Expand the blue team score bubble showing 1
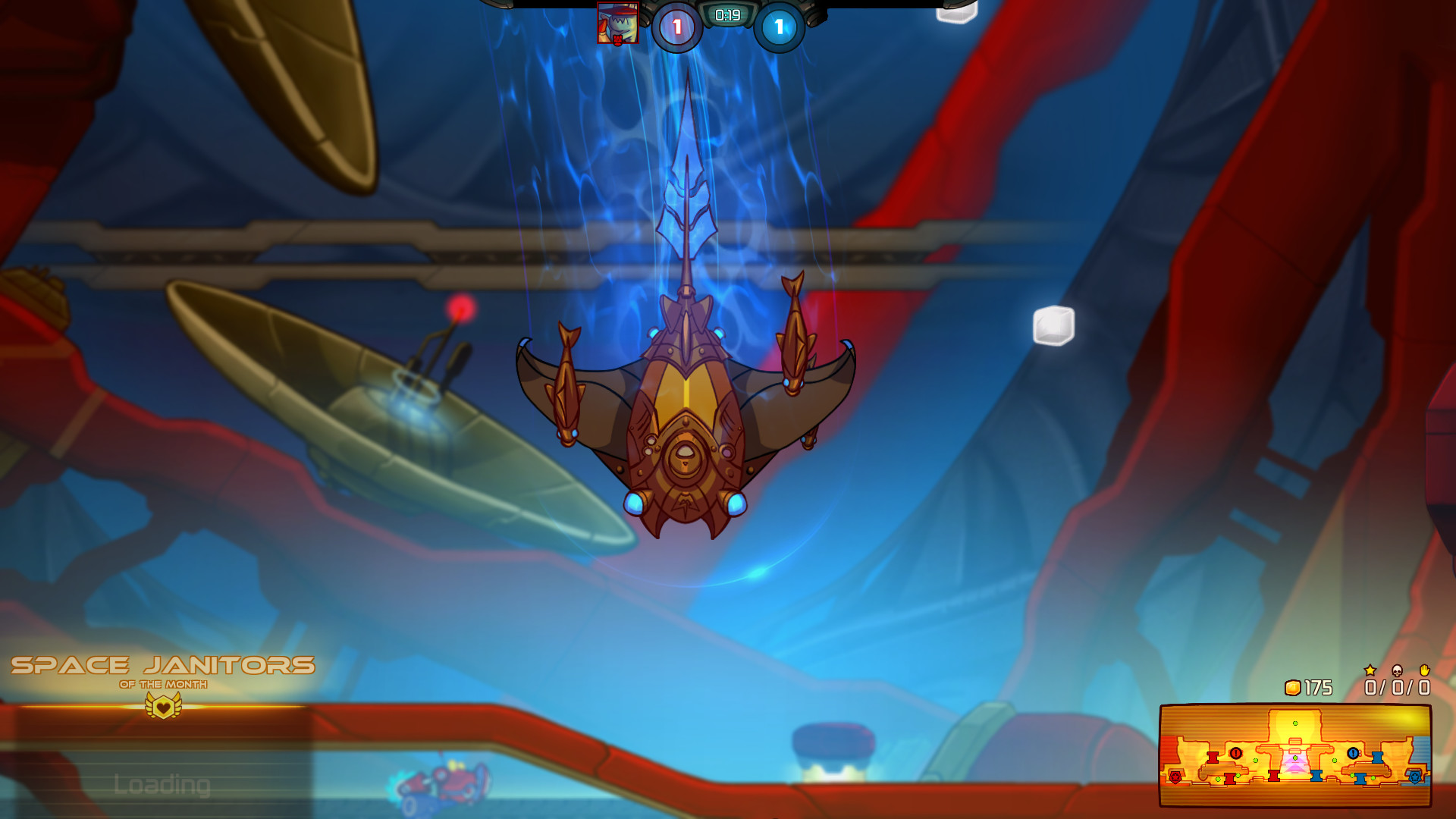 click(779, 24)
